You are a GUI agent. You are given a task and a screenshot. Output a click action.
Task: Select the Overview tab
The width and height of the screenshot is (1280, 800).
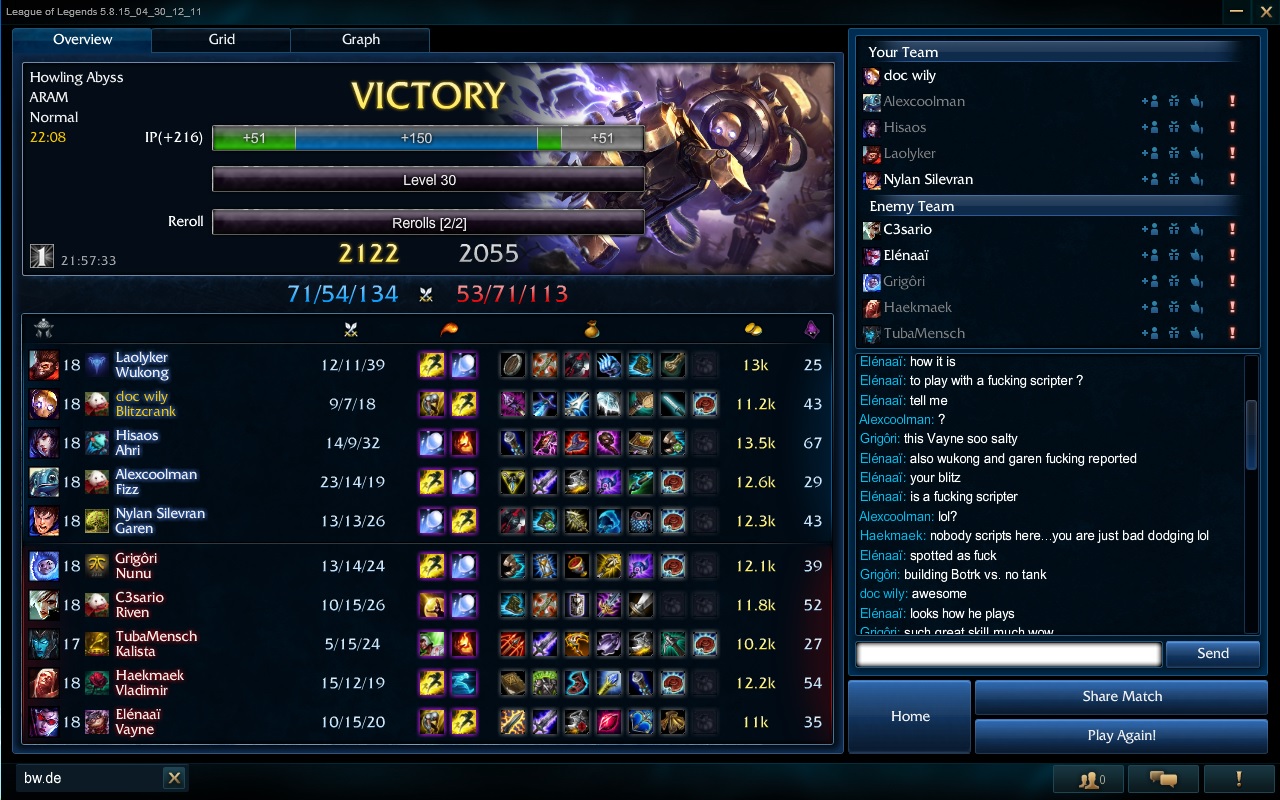pyautogui.click(x=82, y=40)
